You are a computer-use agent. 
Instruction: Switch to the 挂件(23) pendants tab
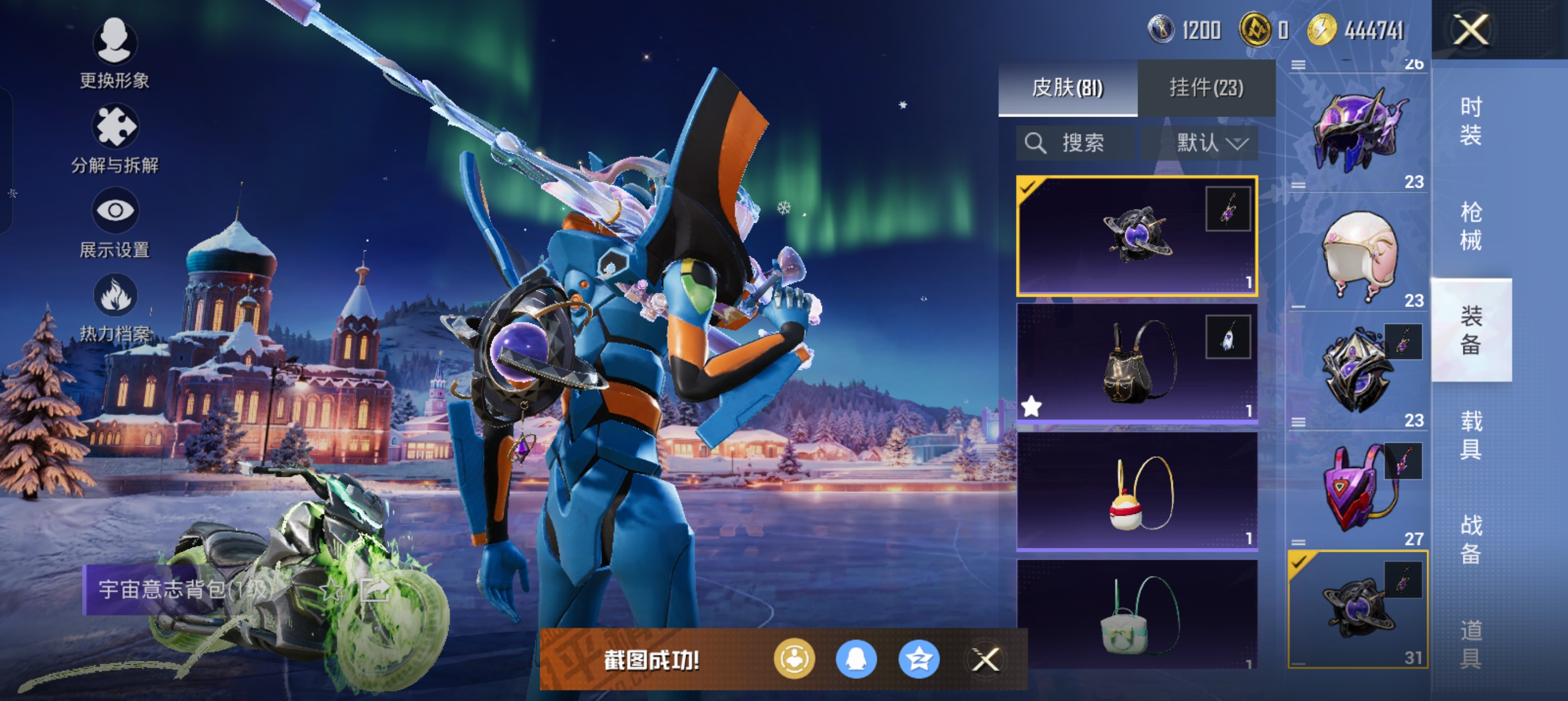1206,88
